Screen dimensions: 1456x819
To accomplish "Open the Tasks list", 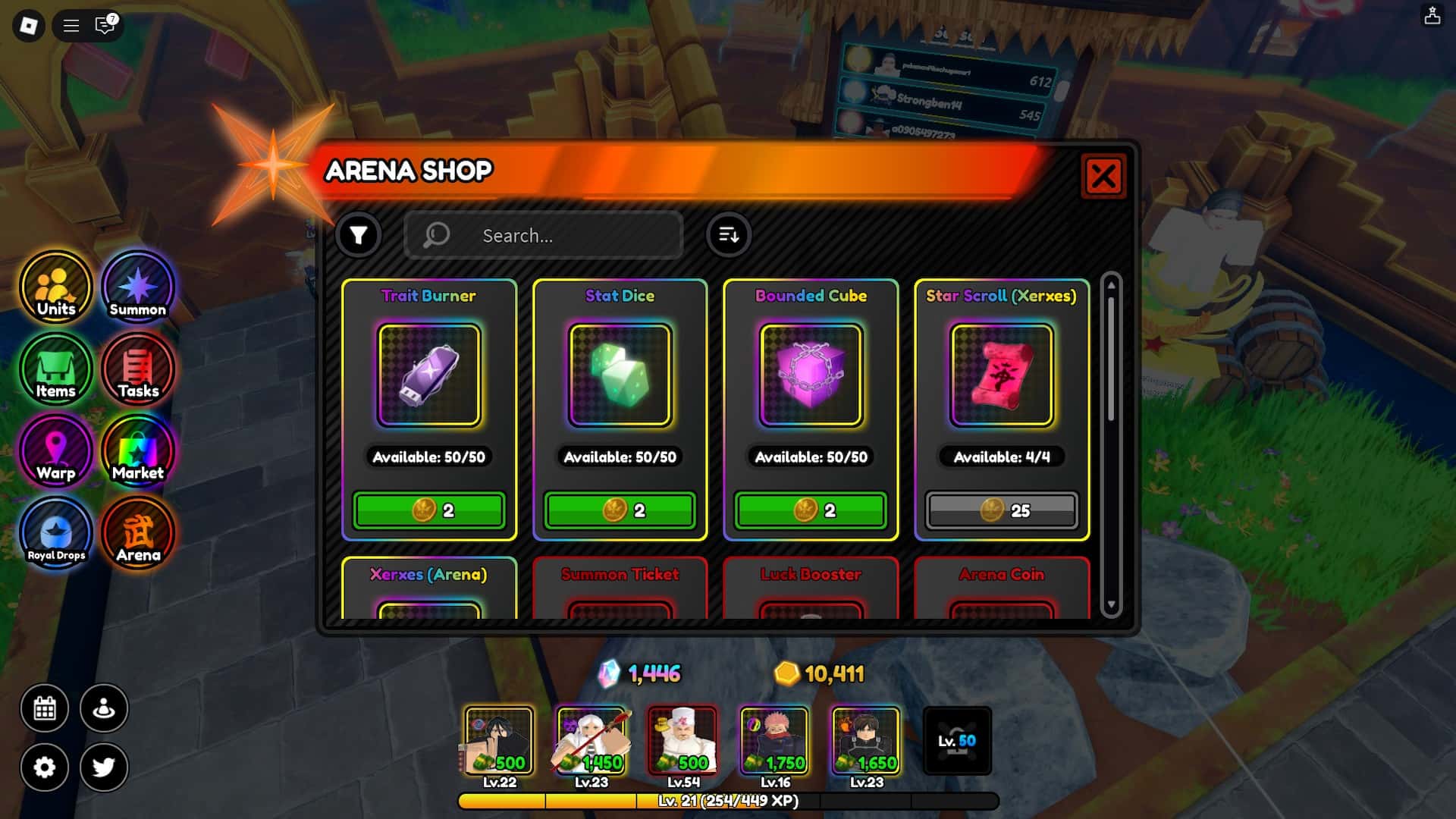I will 138,369.
